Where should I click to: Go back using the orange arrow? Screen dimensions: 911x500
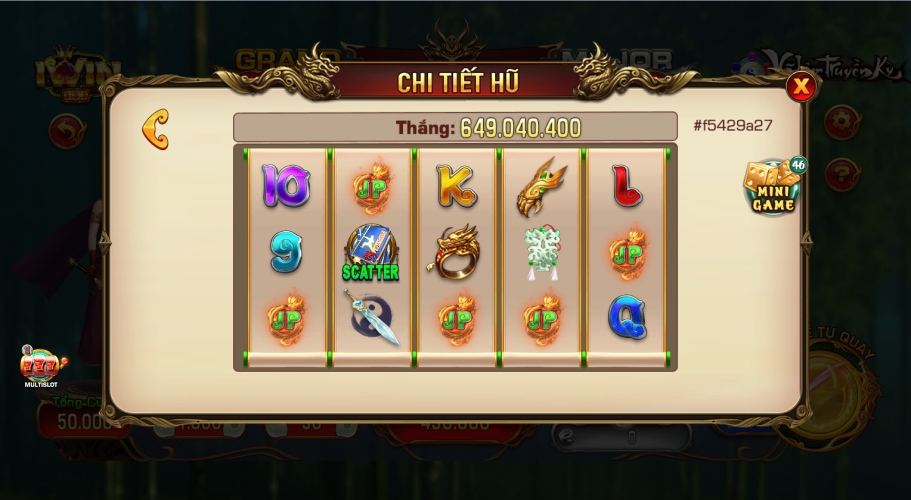[x=155, y=129]
